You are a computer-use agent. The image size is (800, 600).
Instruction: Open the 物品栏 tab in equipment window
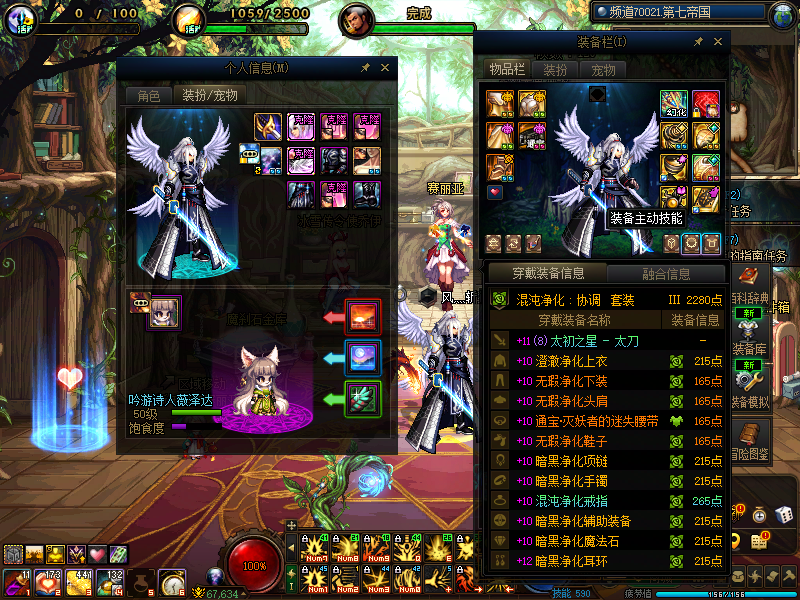[x=506, y=69]
